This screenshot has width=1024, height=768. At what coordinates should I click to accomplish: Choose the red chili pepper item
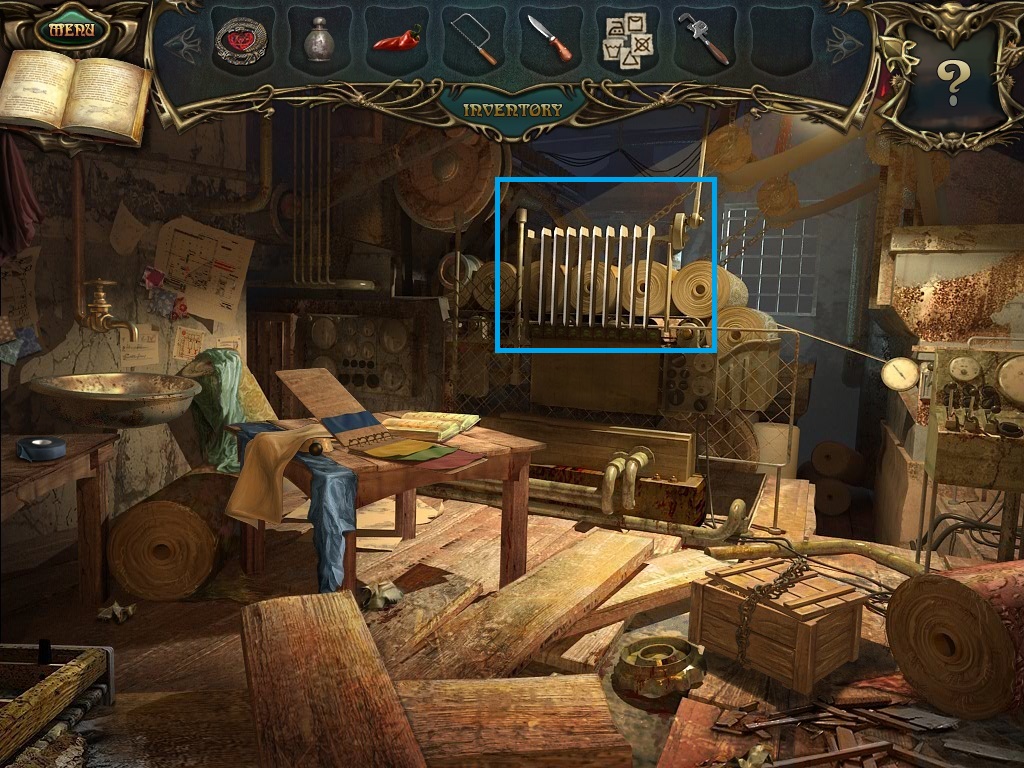397,41
